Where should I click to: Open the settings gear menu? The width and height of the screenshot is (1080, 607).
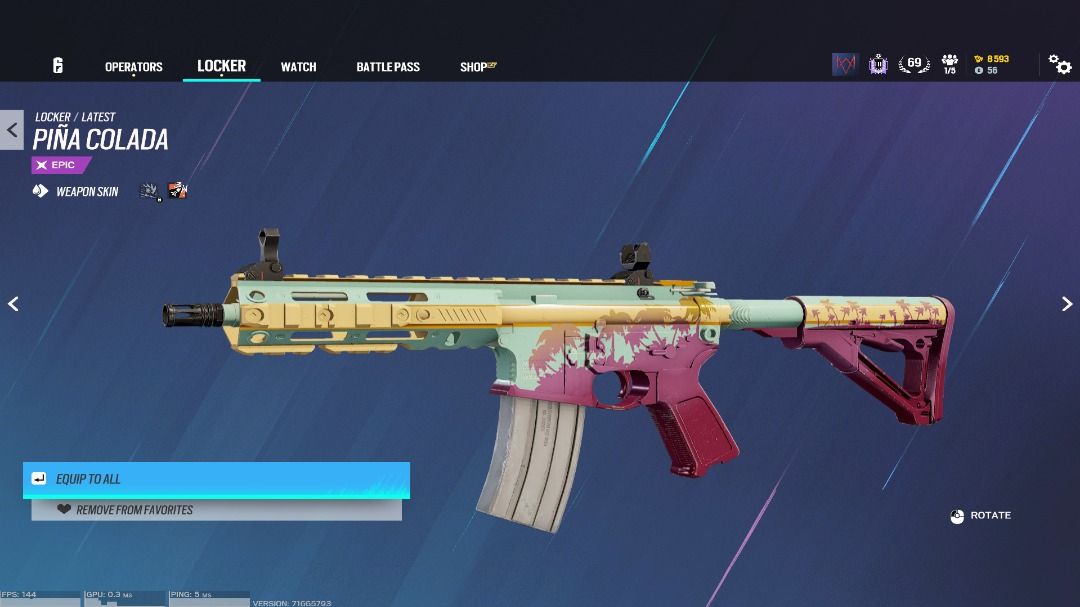click(1059, 65)
